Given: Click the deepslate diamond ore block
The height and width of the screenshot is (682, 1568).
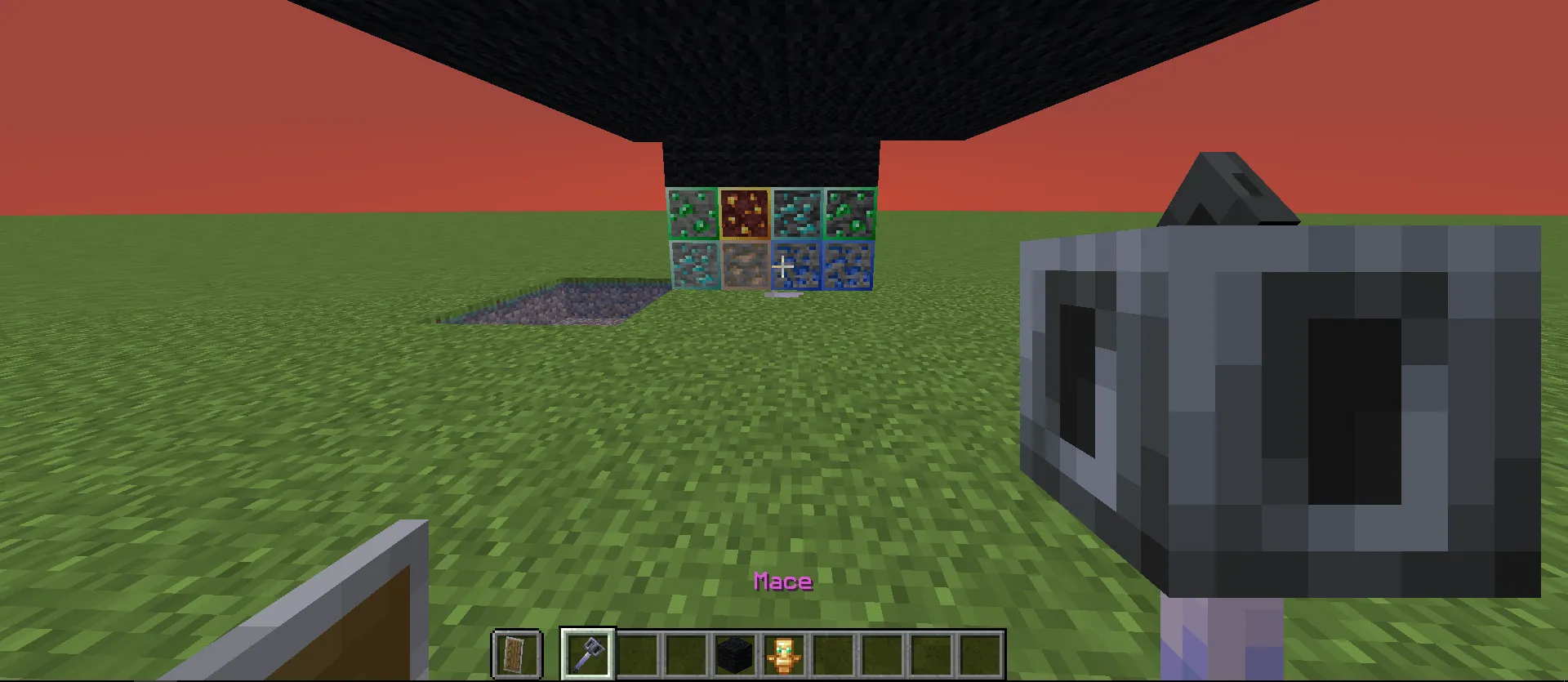Looking at the screenshot, I should [796, 214].
